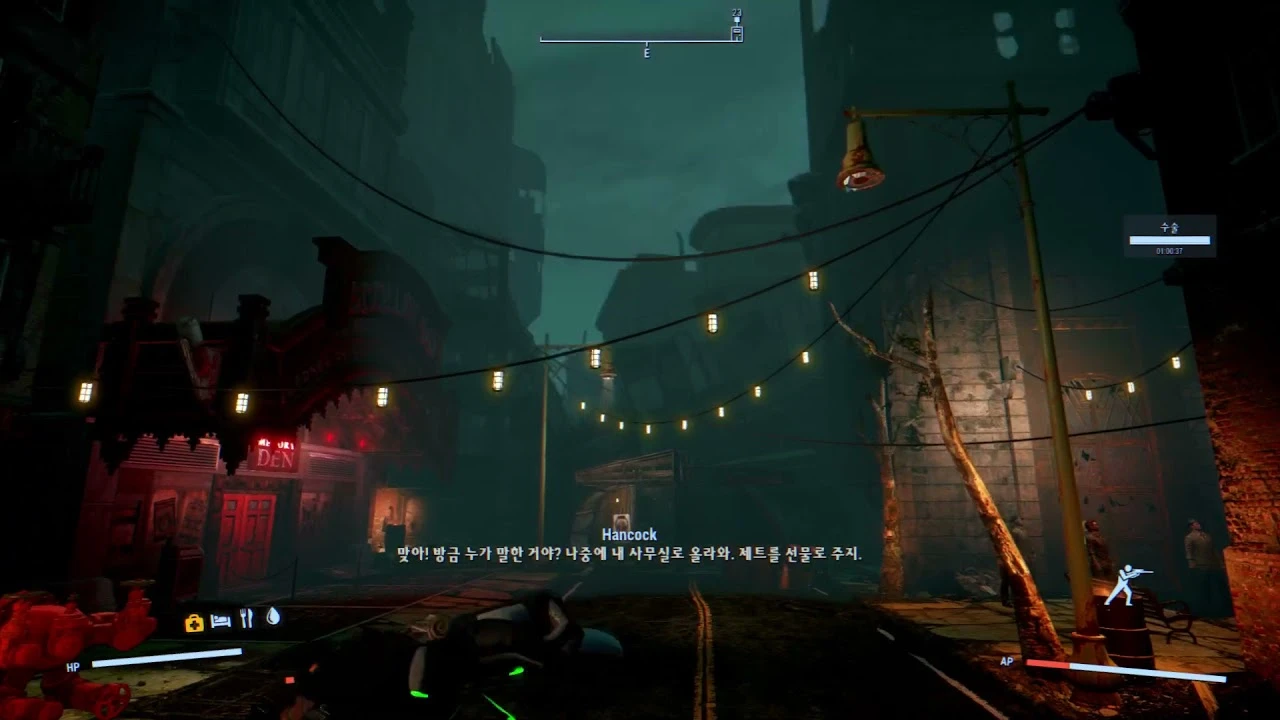Select the 수술 mission title entry
This screenshot has width=1280, height=720.
tap(1168, 226)
